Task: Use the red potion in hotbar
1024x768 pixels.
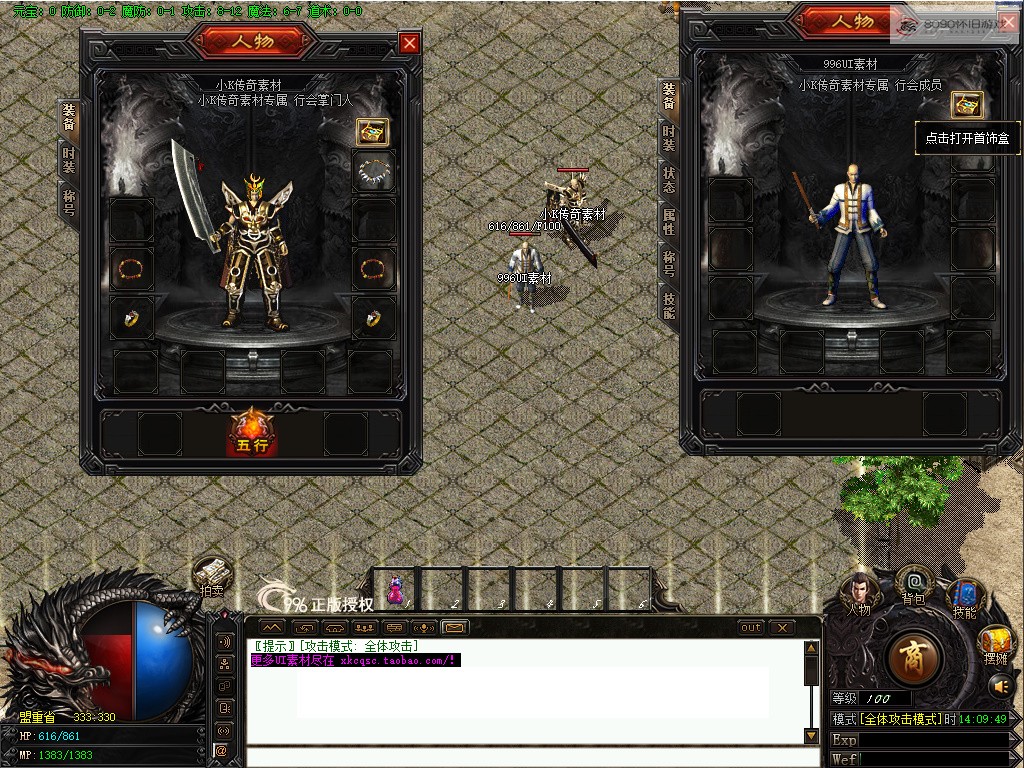Action: tap(395, 589)
